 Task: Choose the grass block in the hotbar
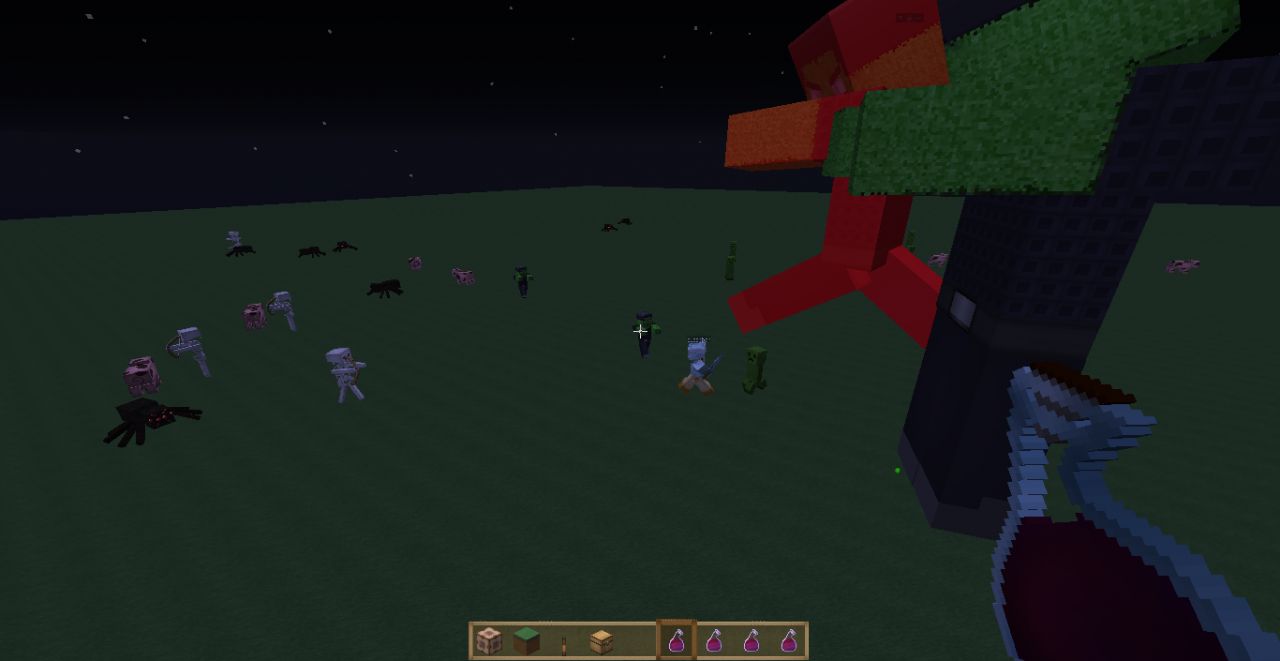pos(526,641)
